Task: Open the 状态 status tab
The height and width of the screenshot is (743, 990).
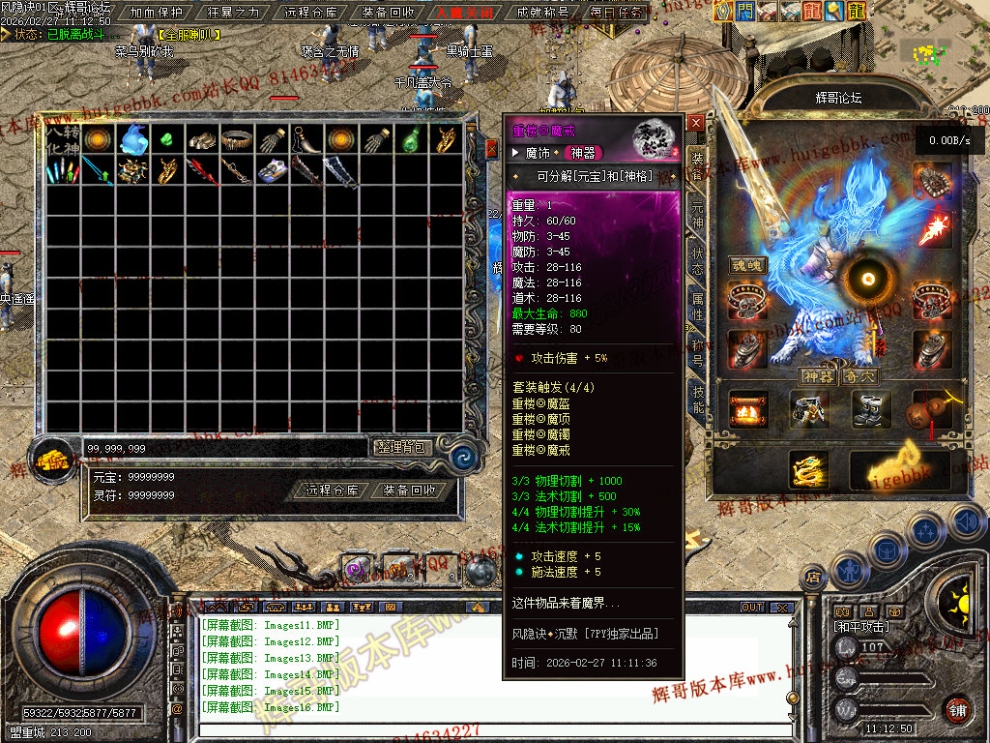Action: [697, 260]
